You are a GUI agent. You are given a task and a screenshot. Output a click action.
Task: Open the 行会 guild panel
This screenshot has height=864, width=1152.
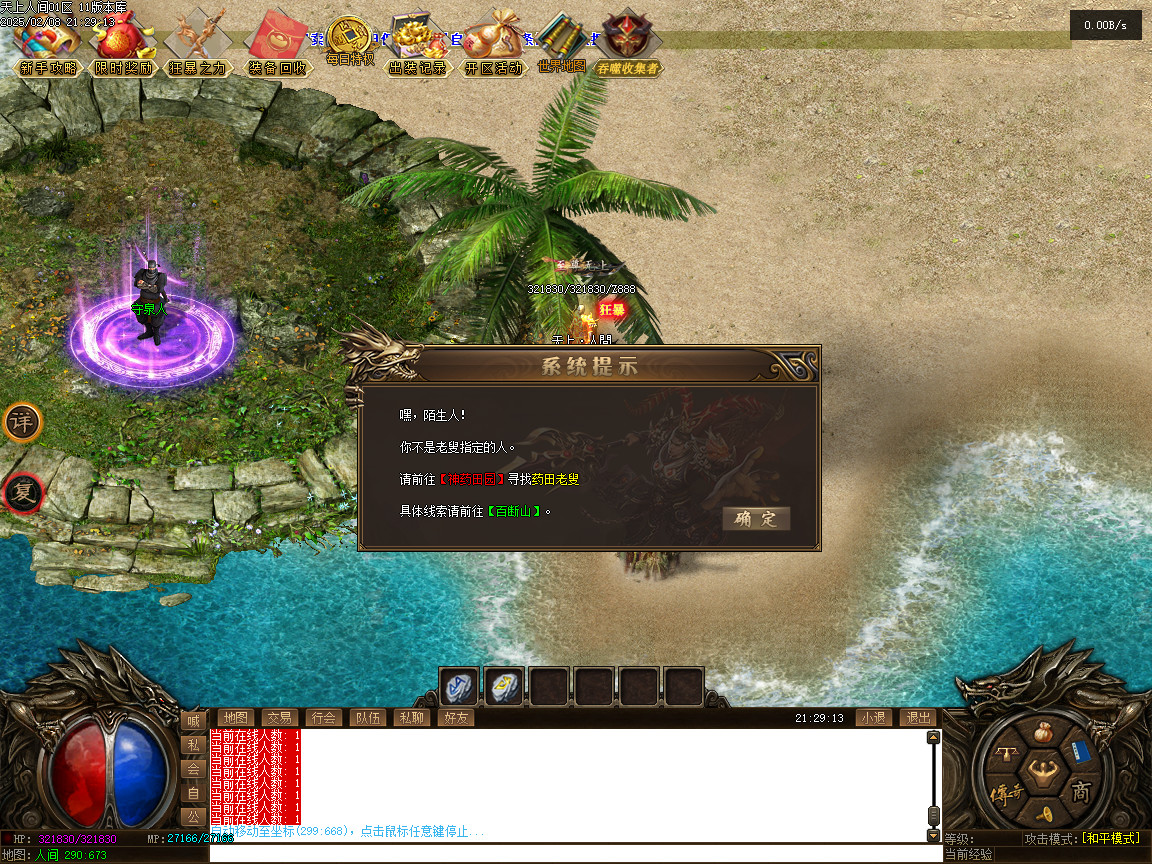[x=323, y=718]
